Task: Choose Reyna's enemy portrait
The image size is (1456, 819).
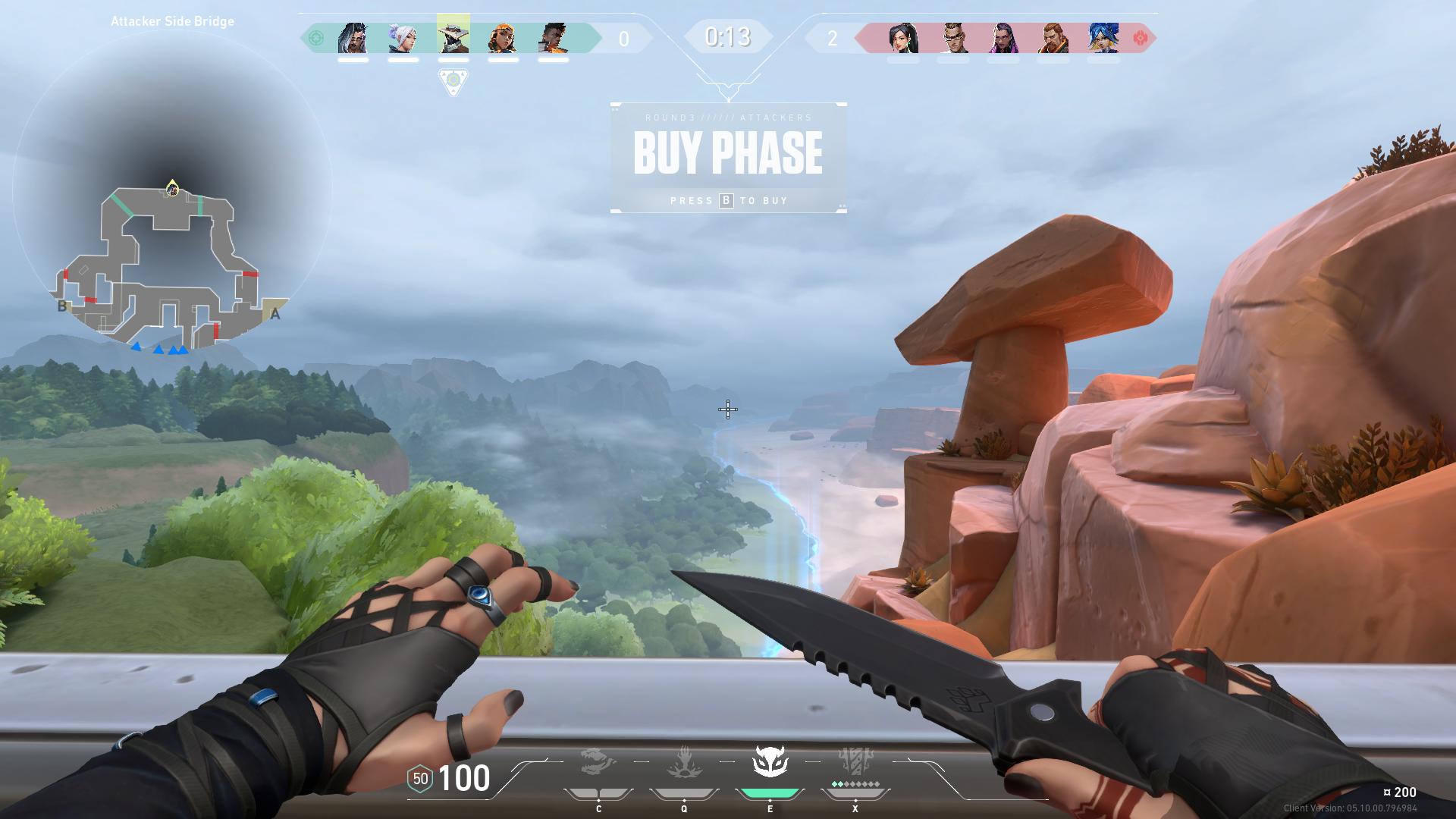Action: tap(1003, 38)
